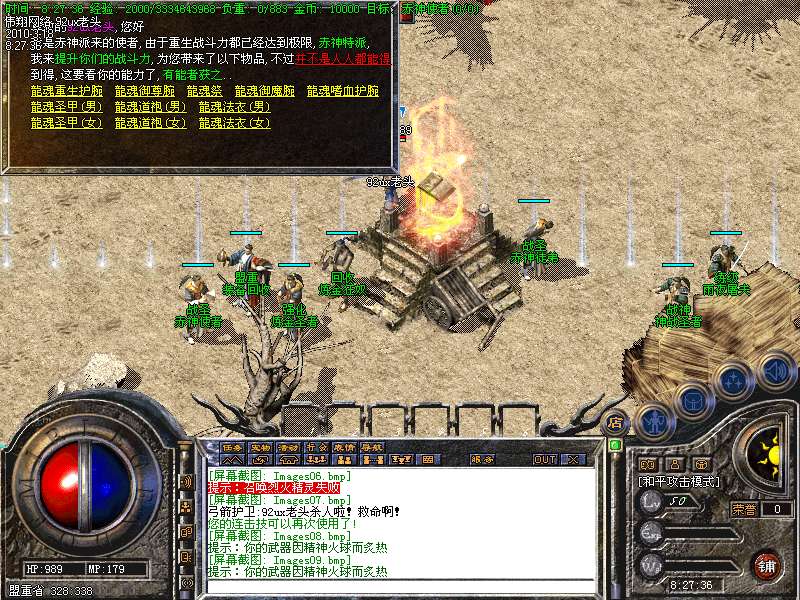Image resolution: width=800 pixels, height=600 pixels.
Task: Pick the 龍魂法衣(男) link
Action: (234, 107)
